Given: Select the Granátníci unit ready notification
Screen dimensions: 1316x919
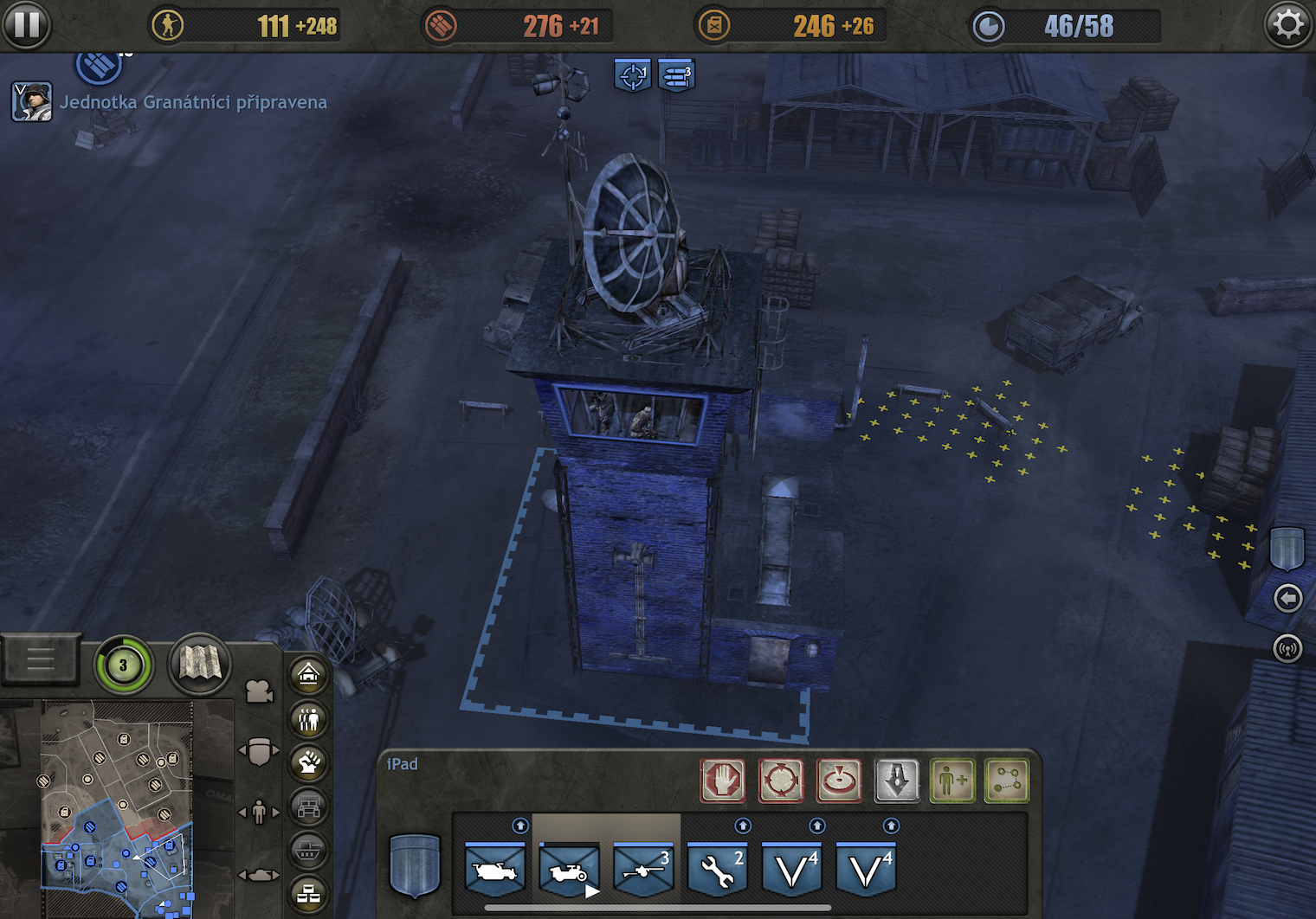Looking at the screenshot, I should [x=192, y=102].
